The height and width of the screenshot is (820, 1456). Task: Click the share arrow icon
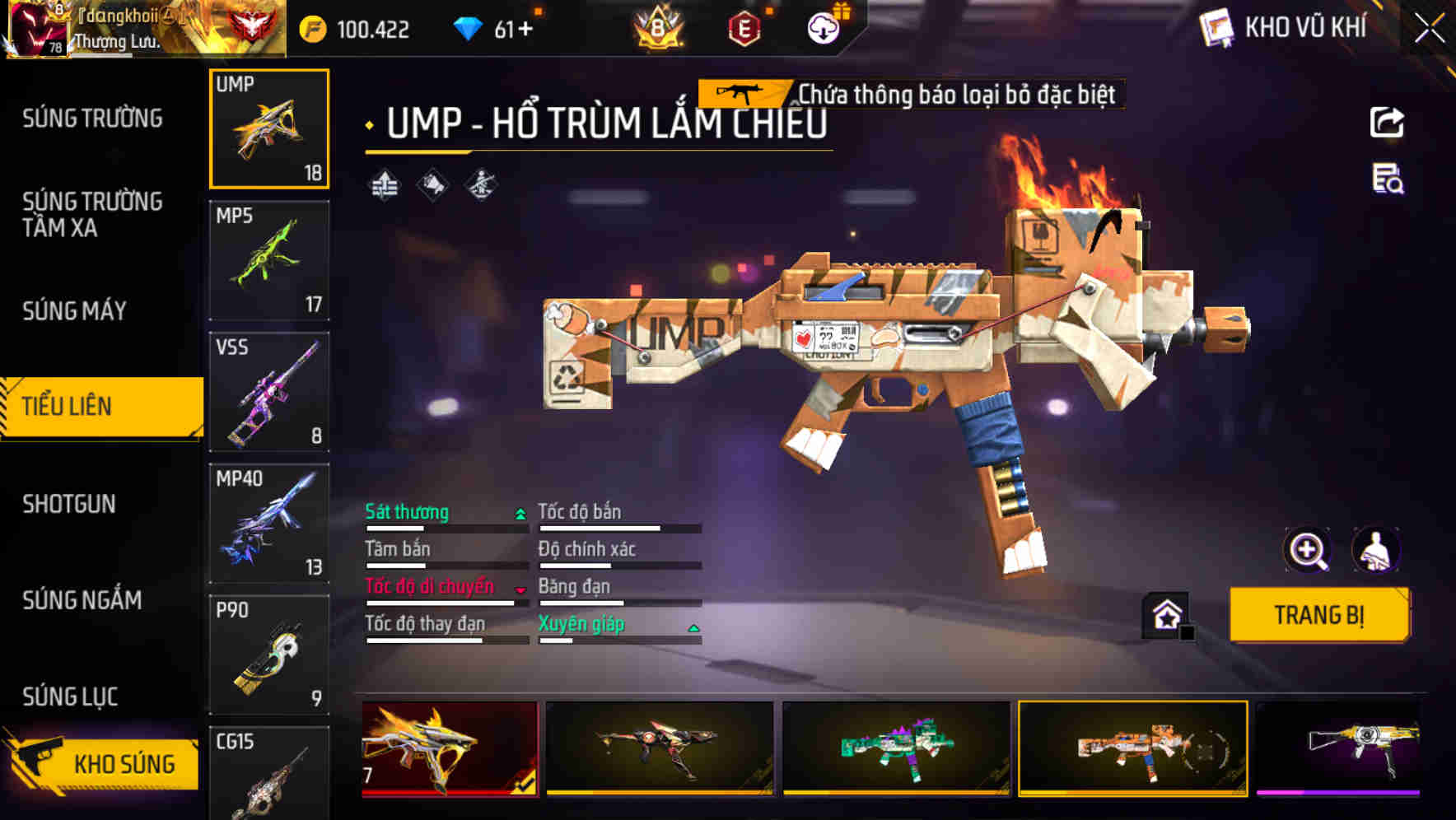click(x=1387, y=123)
